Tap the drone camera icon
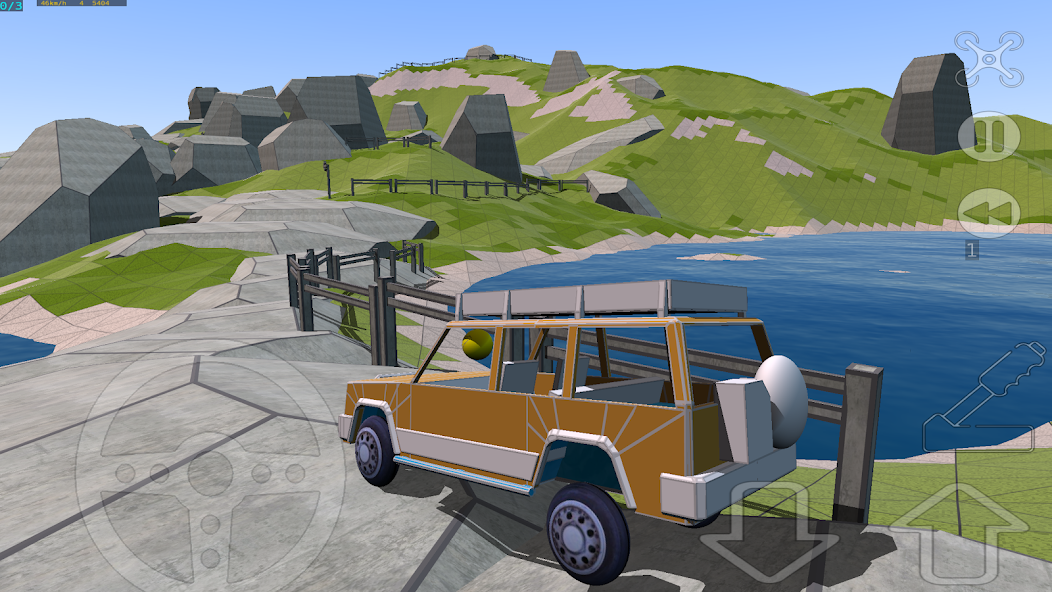Screen dimensions: 1052x592 [988, 57]
